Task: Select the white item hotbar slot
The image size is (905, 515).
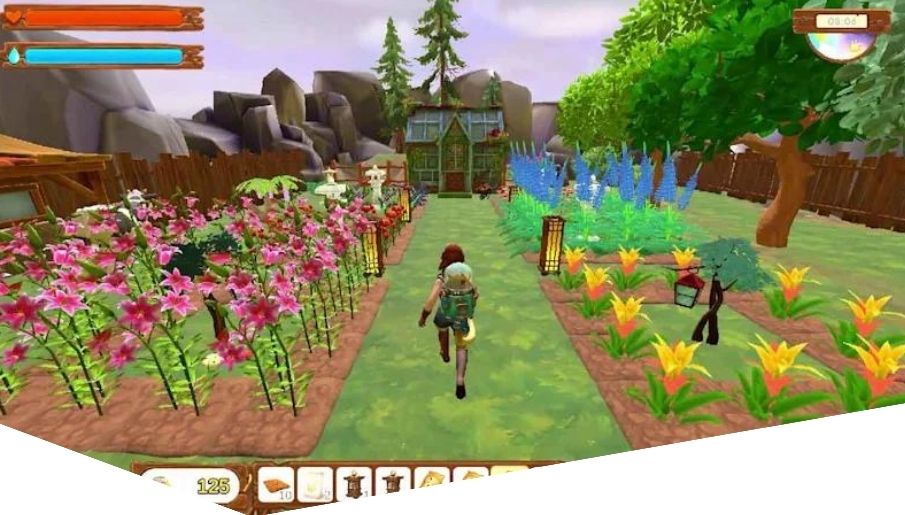Action: point(315,484)
